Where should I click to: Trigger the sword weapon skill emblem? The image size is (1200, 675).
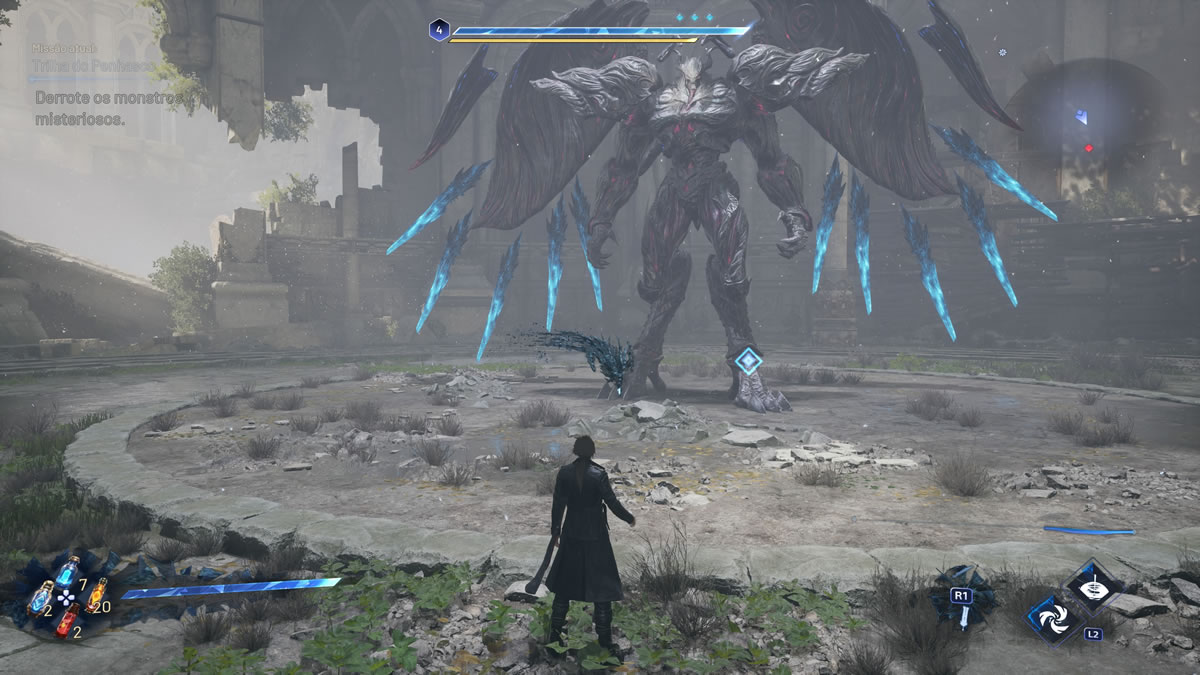pyautogui.click(x=963, y=597)
